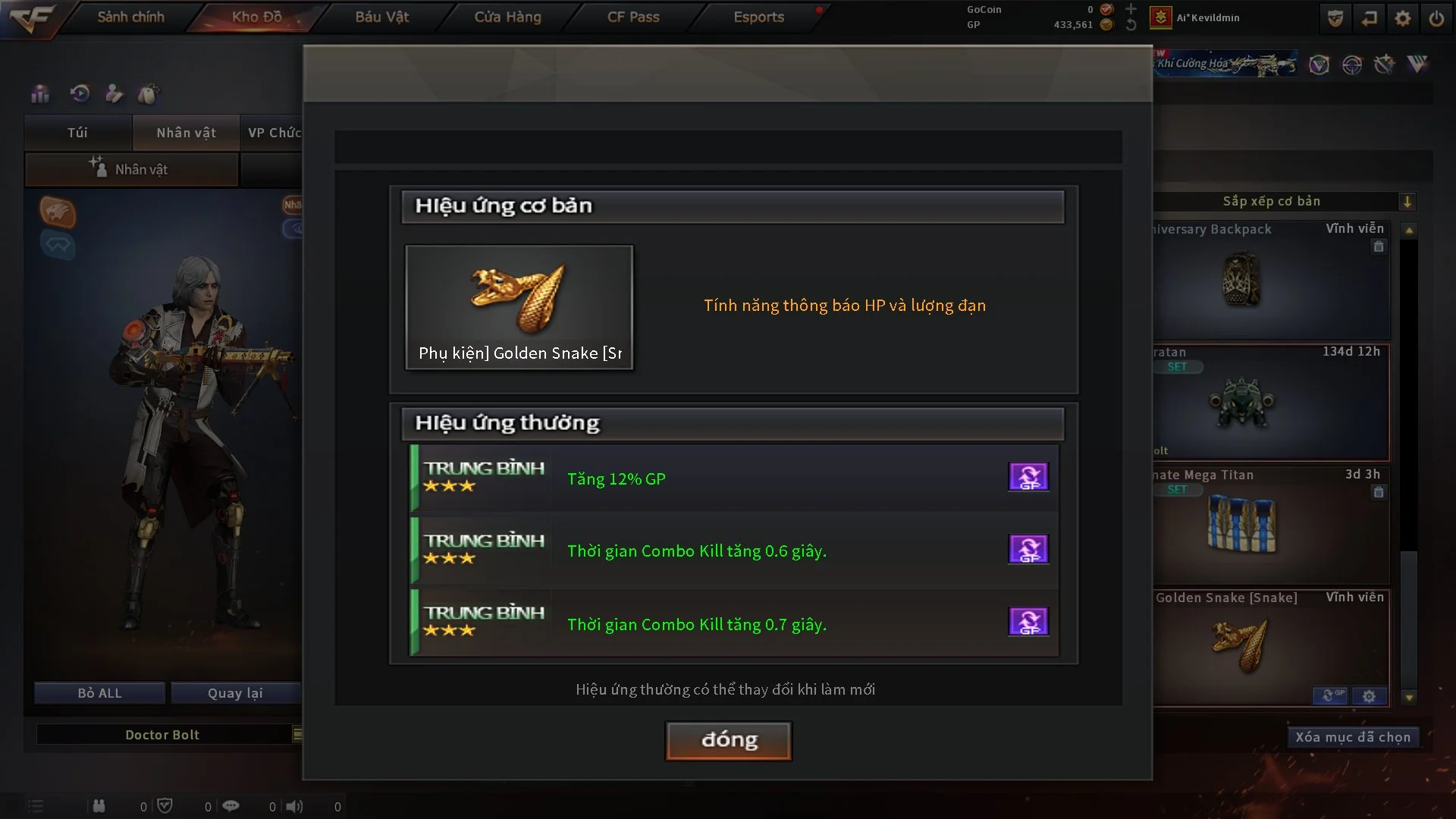The height and width of the screenshot is (819, 1456).
Task: Click the power exit icon
Action: [1436, 18]
